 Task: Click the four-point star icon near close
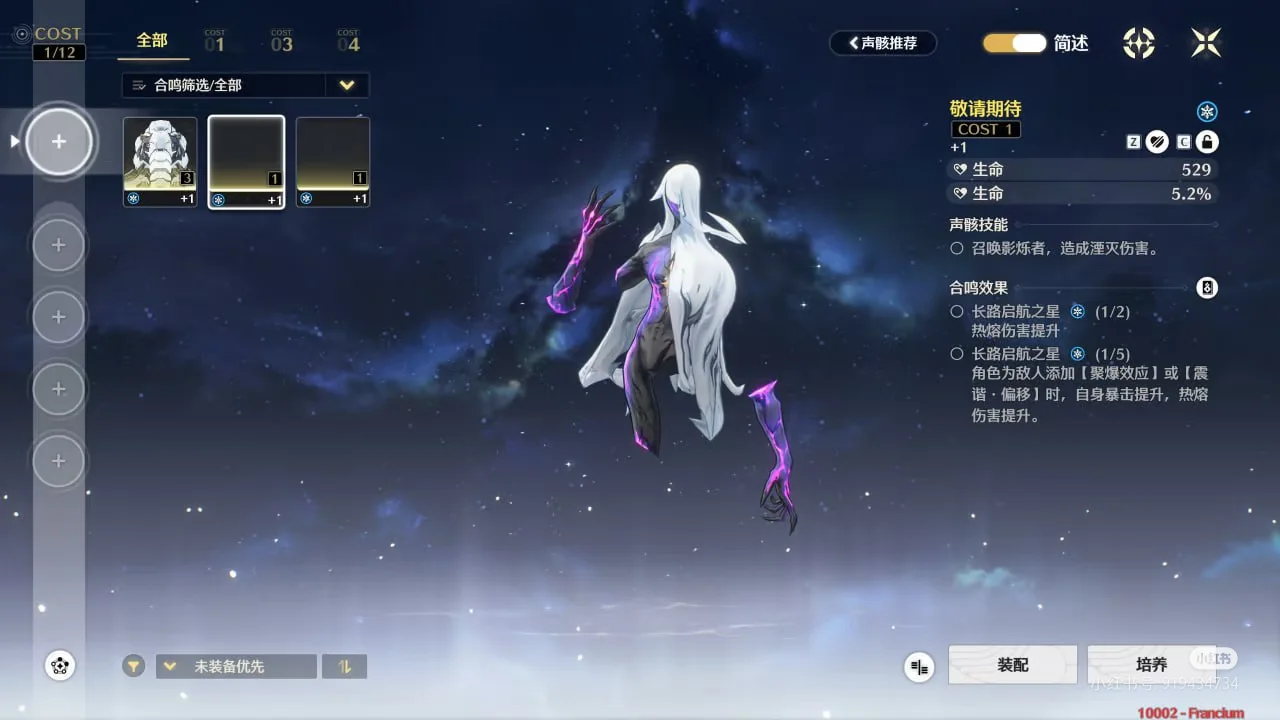coord(1139,42)
